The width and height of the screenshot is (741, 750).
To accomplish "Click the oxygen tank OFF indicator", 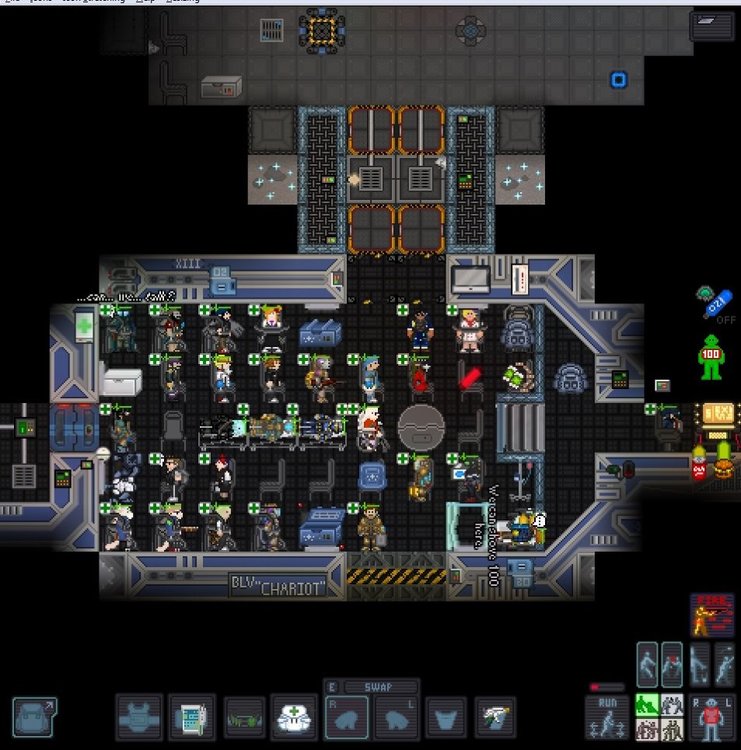I will click(x=719, y=302).
